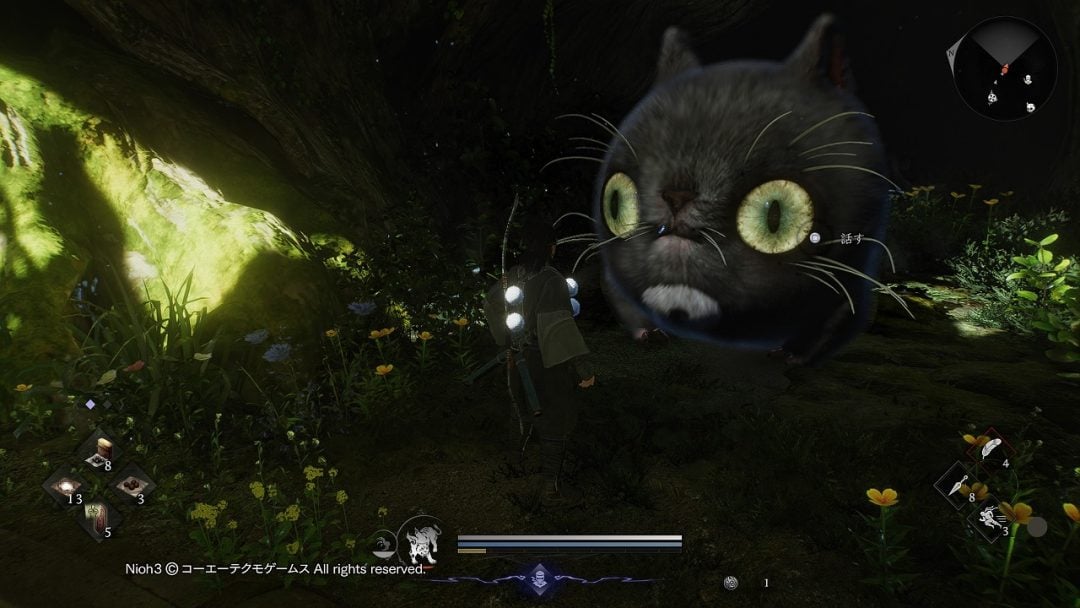Open the circular minimap
1080x608 pixels.
tap(1004, 69)
